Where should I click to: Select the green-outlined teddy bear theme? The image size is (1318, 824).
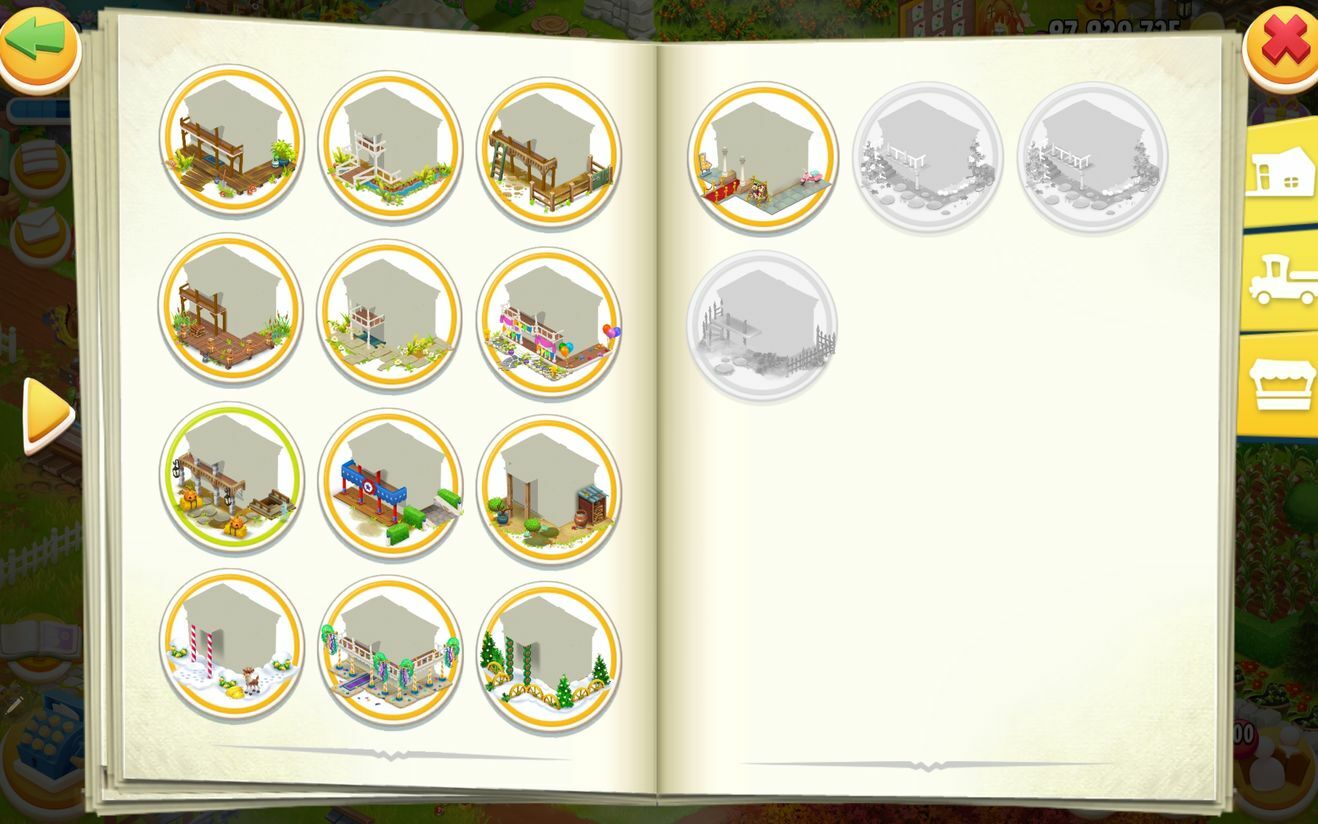pos(231,477)
